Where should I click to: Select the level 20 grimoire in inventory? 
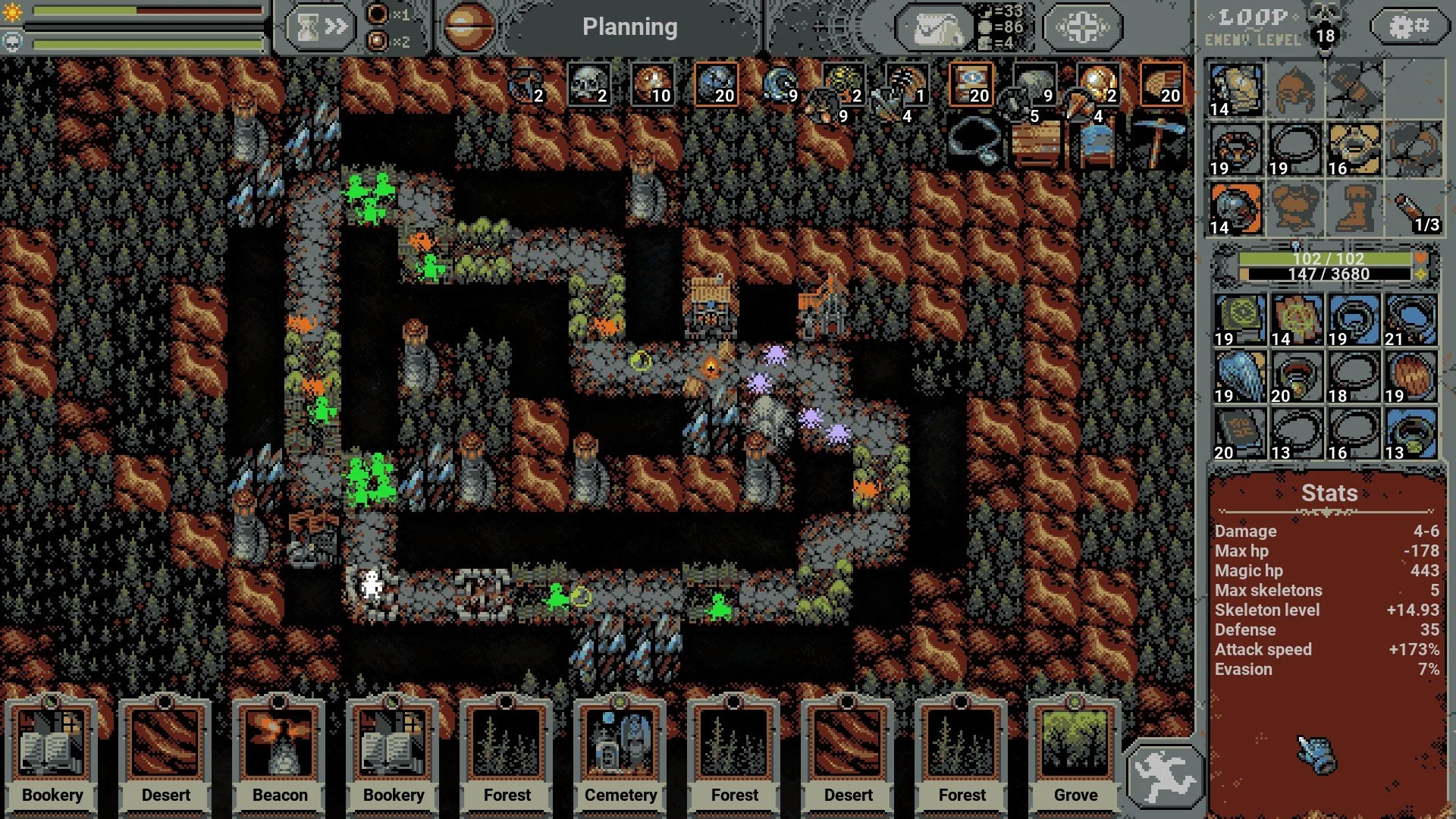point(1240,434)
